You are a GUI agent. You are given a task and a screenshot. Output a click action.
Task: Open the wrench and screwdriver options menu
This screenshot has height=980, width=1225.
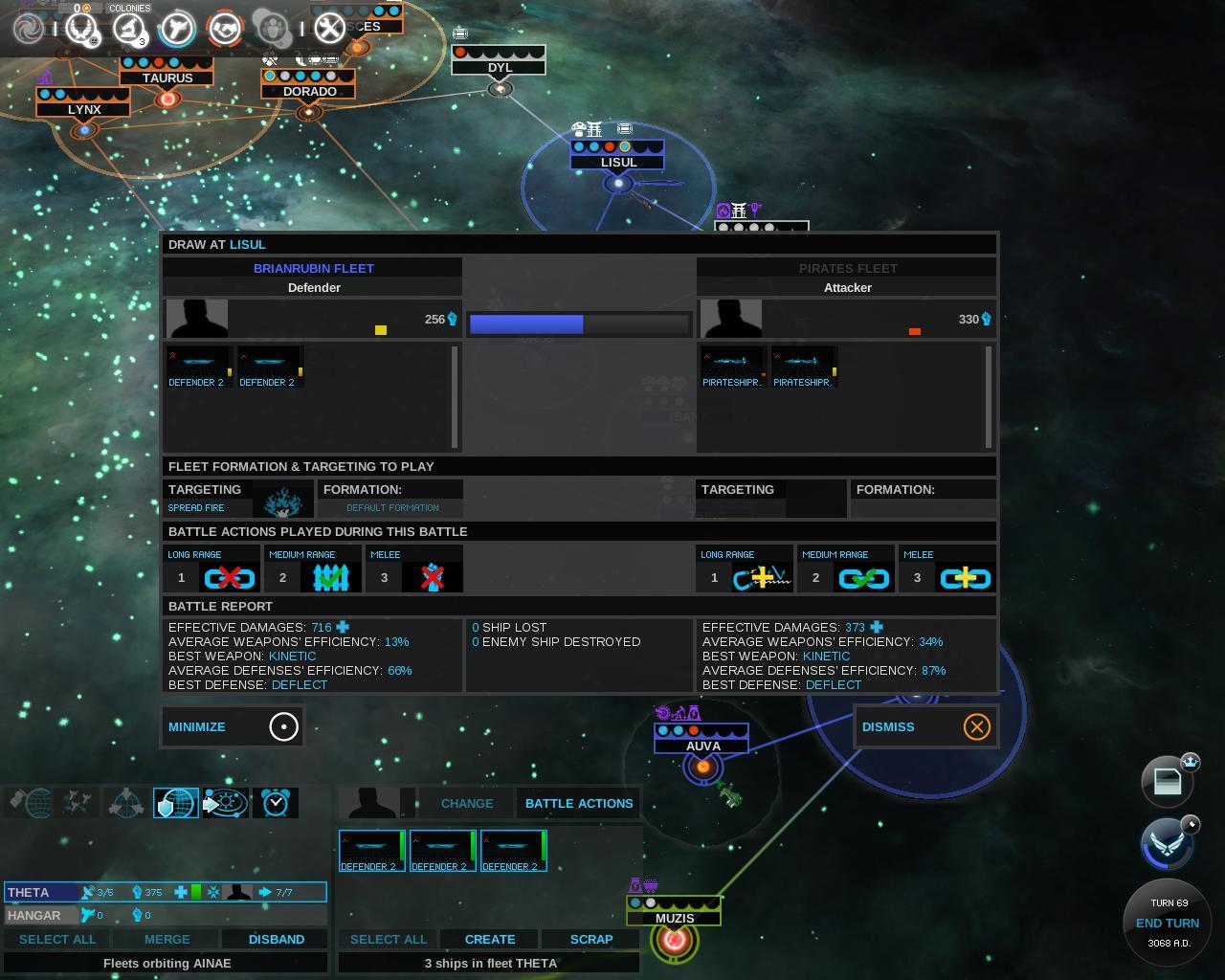tap(329, 29)
